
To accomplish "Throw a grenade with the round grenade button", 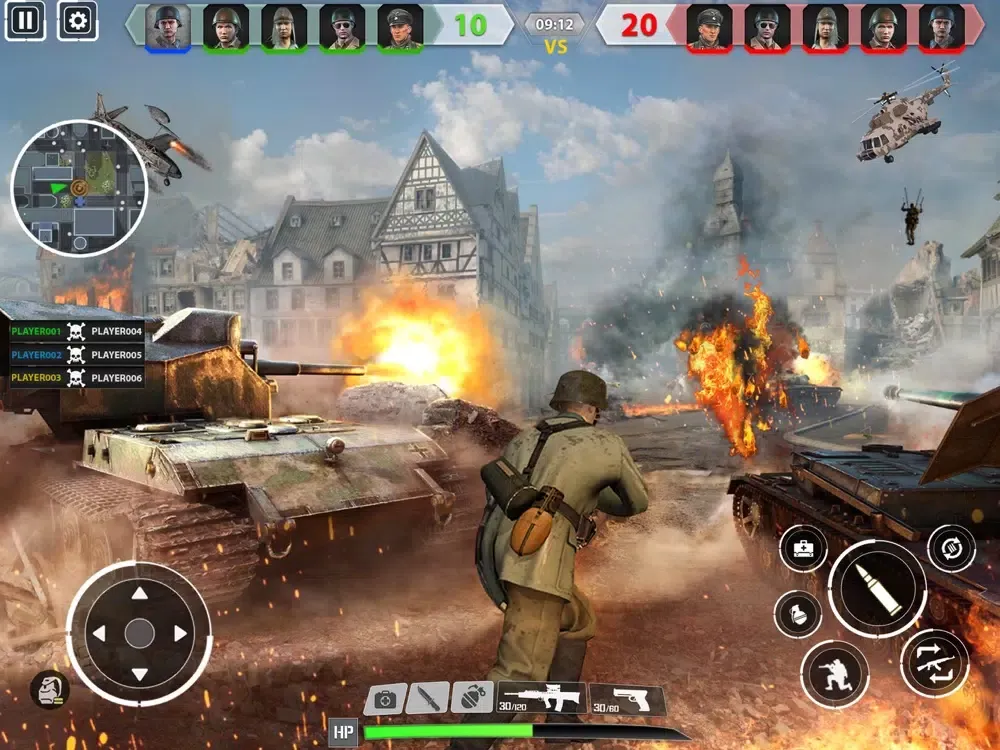I will tap(798, 614).
